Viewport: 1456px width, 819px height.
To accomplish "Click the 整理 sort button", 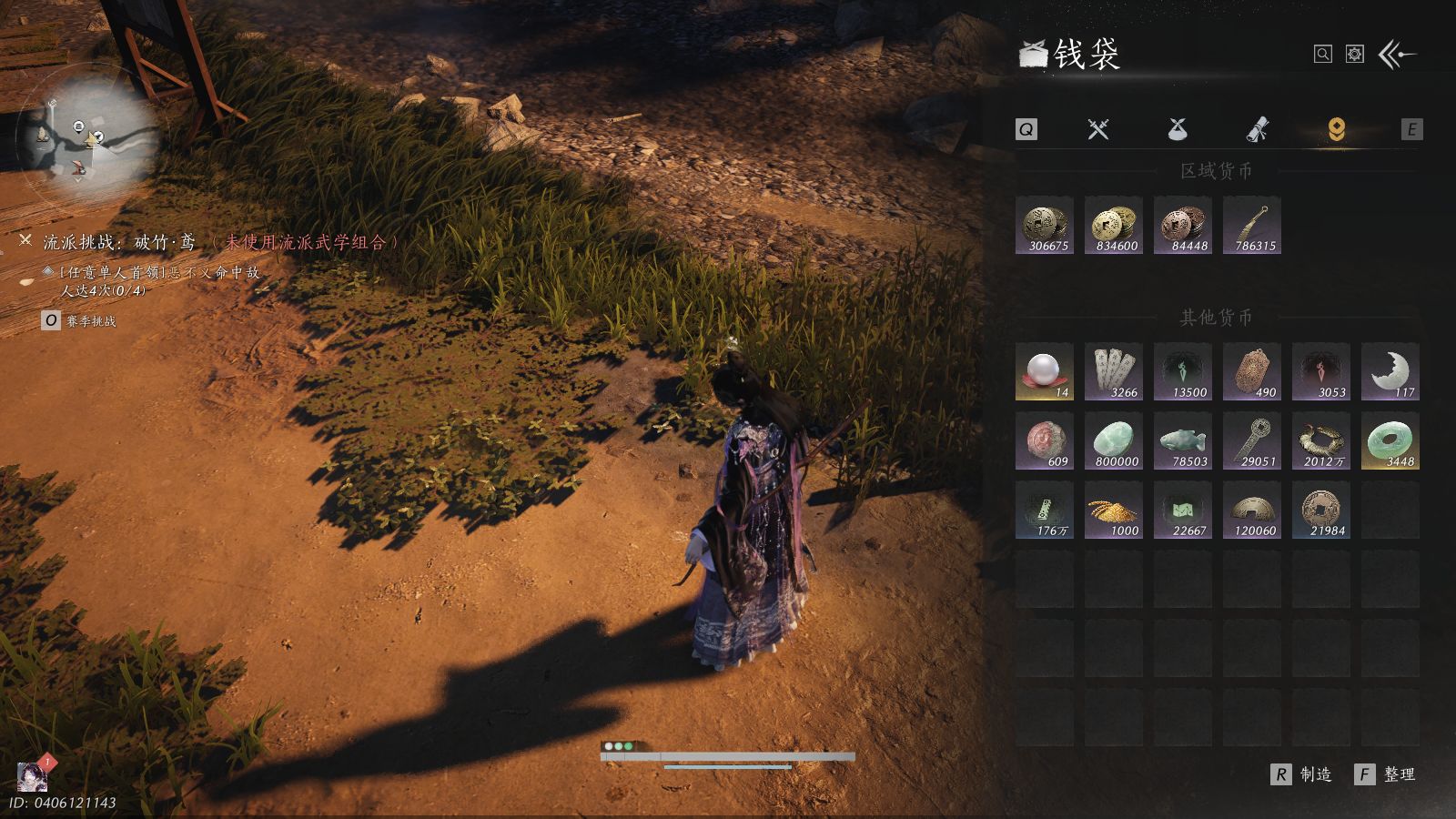I will coord(1387,774).
